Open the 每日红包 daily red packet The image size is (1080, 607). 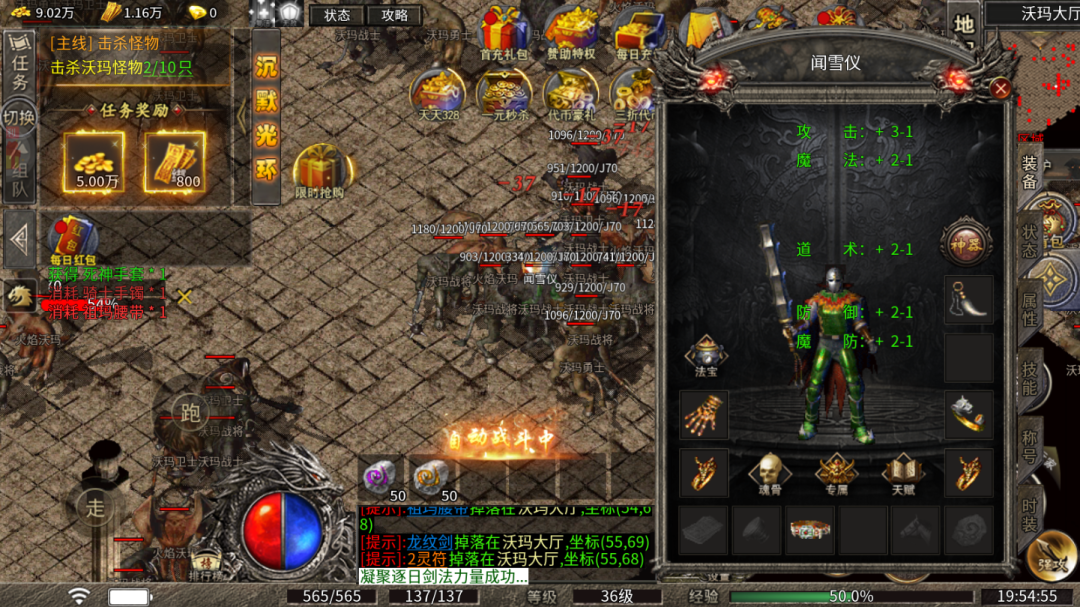tap(72, 240)
